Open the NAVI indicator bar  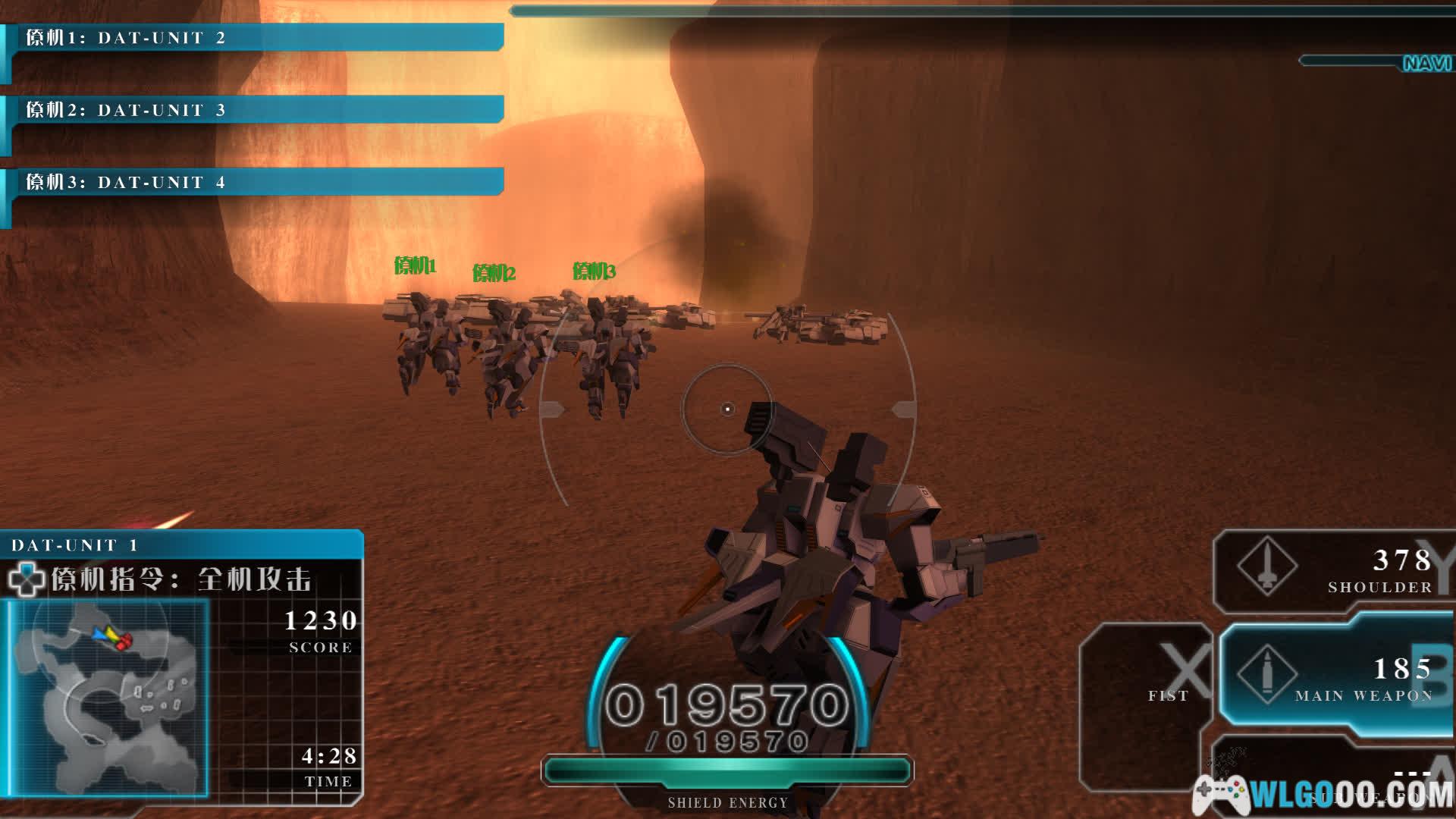tap(1376, 62)
